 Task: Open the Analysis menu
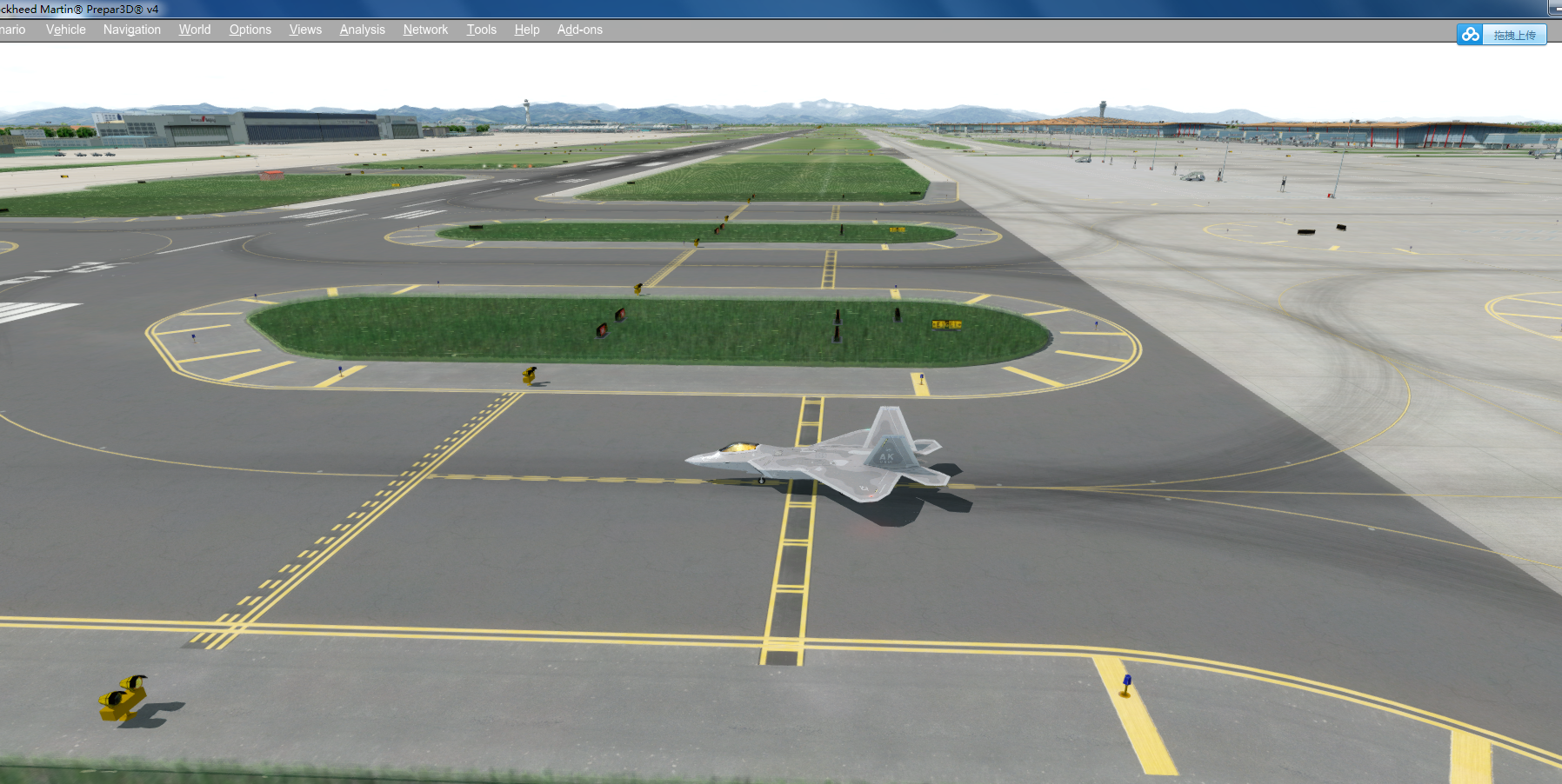[362, 29]
